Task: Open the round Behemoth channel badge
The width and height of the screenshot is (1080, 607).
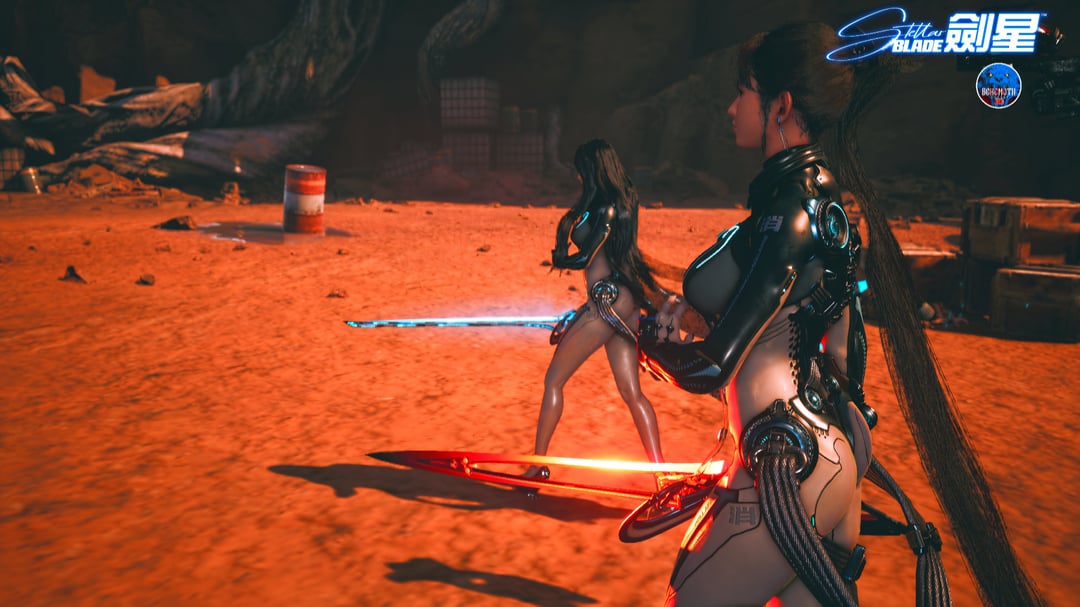Action: tap(998, 86)
